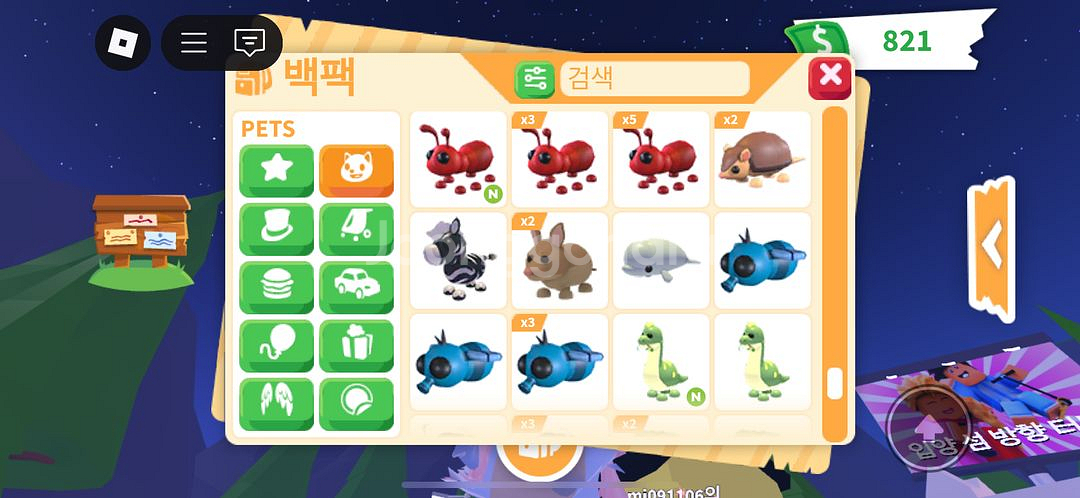Image resolution: width=1080 pixels, height=498 pixels.
Task: Switch to the wings category tab
Action: pyautogui.click(x=276, y=404)
